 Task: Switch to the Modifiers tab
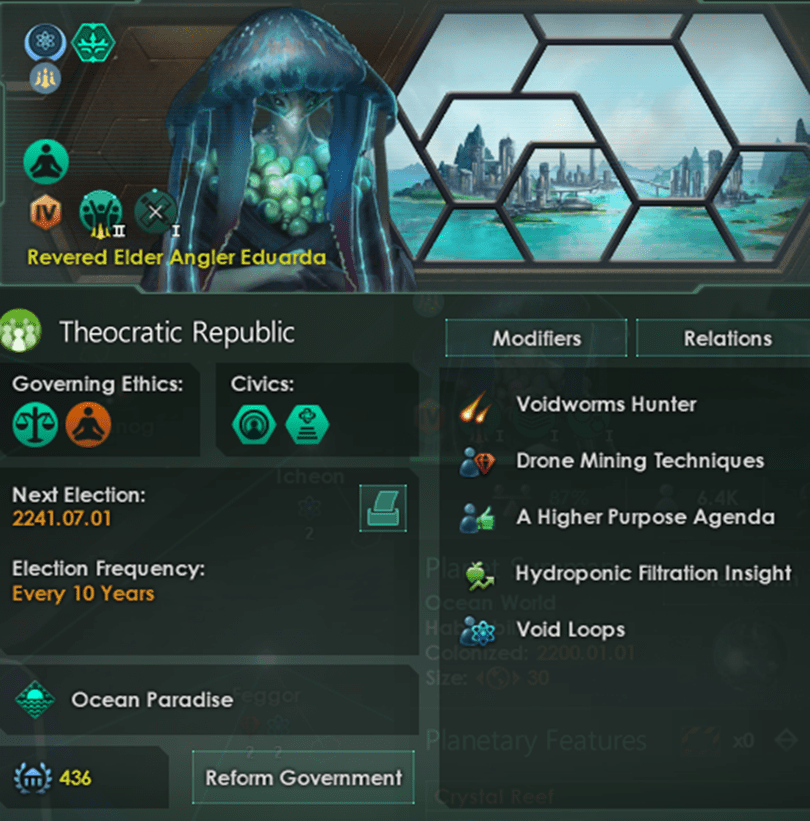[535, 338]
